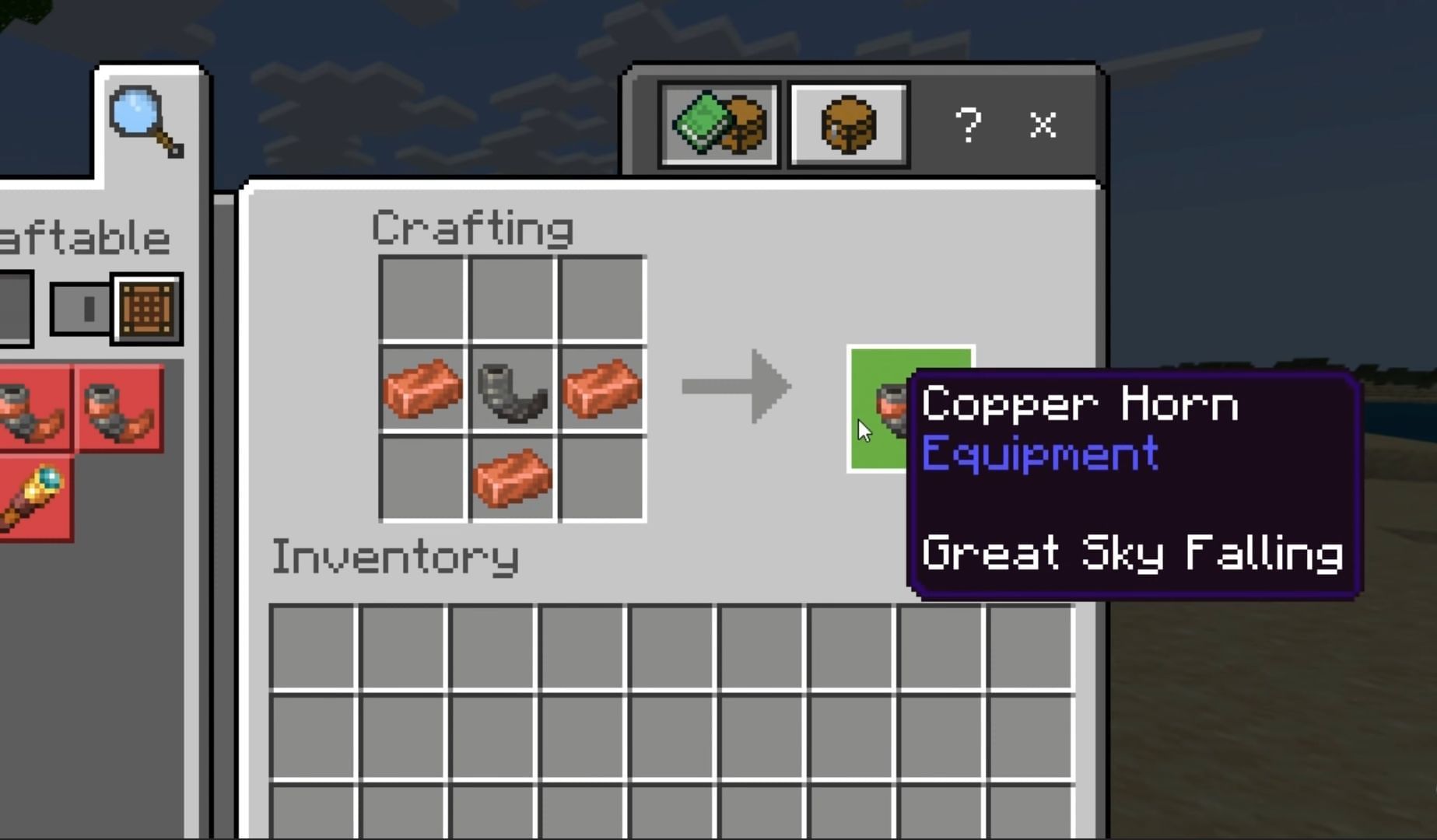Open the barrel tab at the top

point(847,123)
